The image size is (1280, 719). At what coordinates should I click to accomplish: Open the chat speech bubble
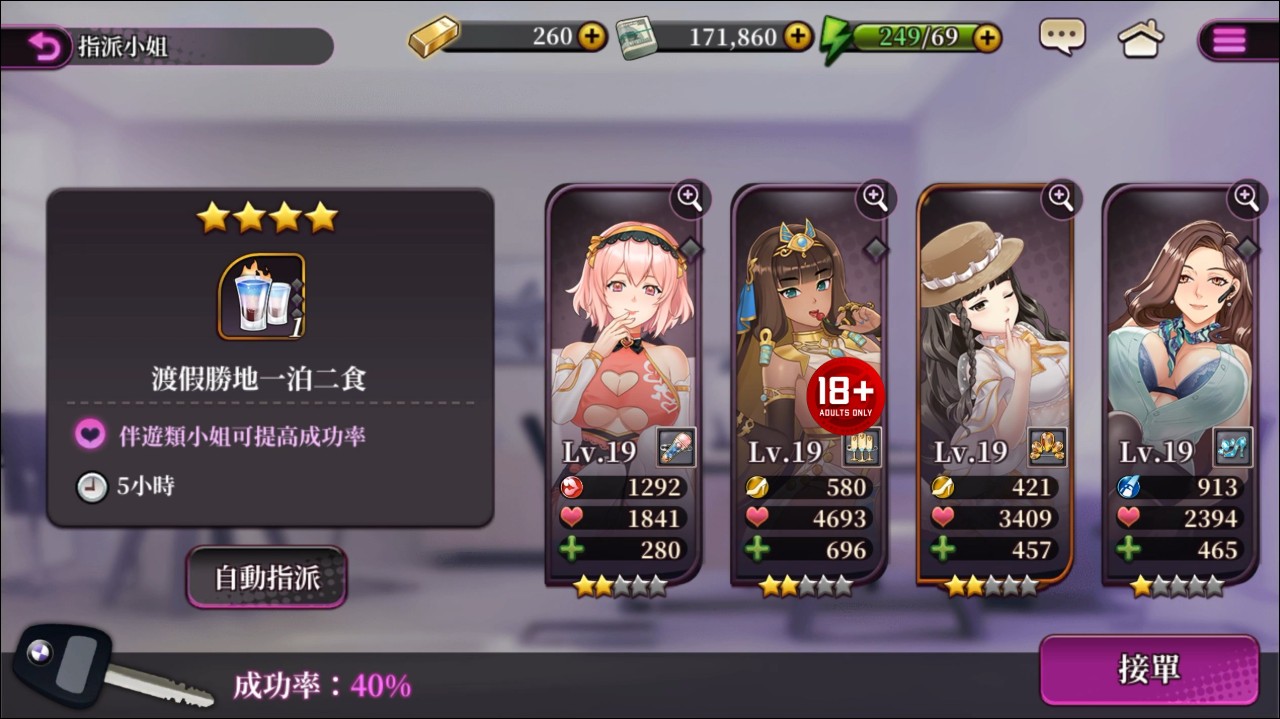coord(1061,38)
